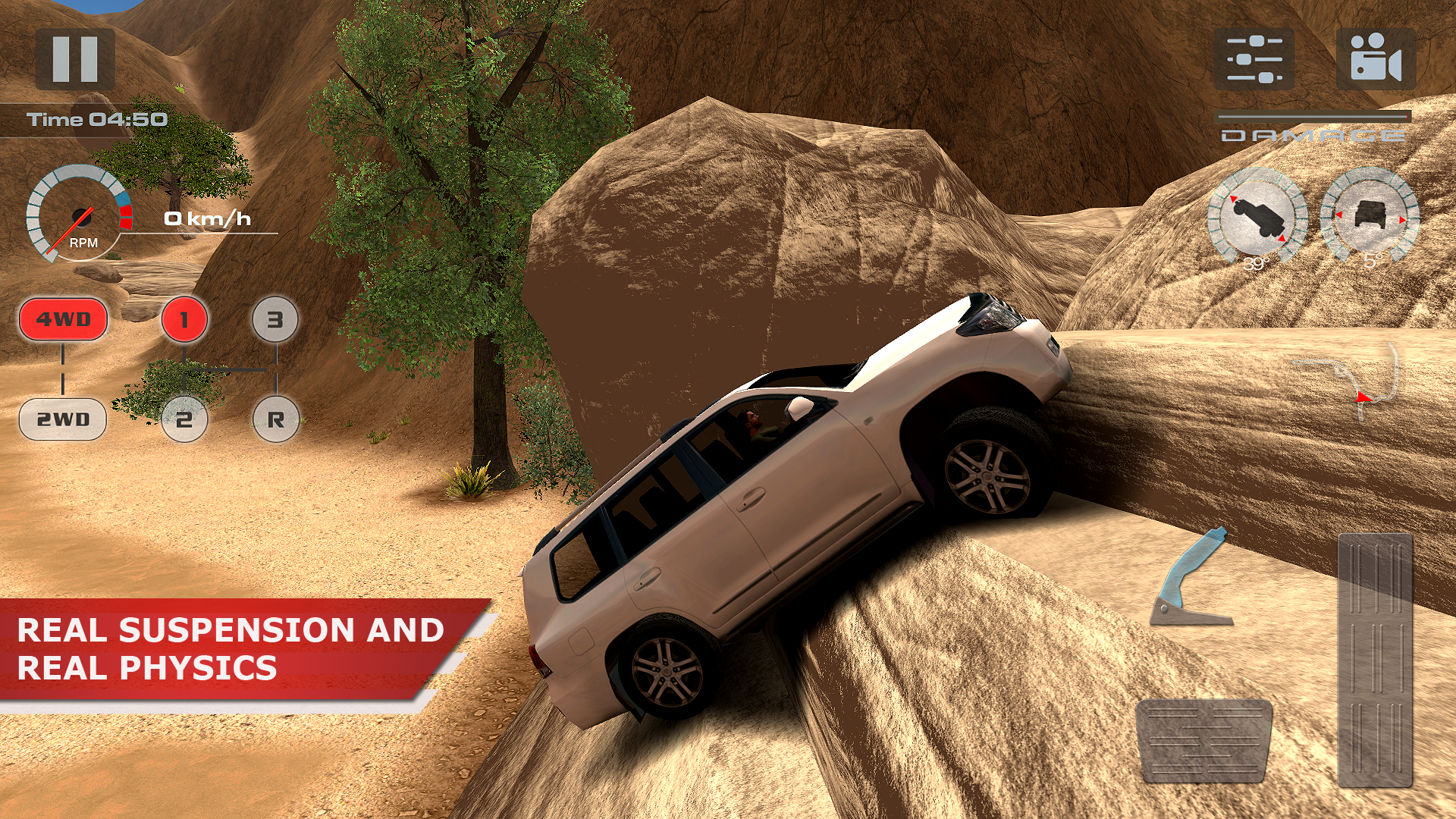Tap the brake pedal
Screen dimensions: 1456x819
(1204, 741)
